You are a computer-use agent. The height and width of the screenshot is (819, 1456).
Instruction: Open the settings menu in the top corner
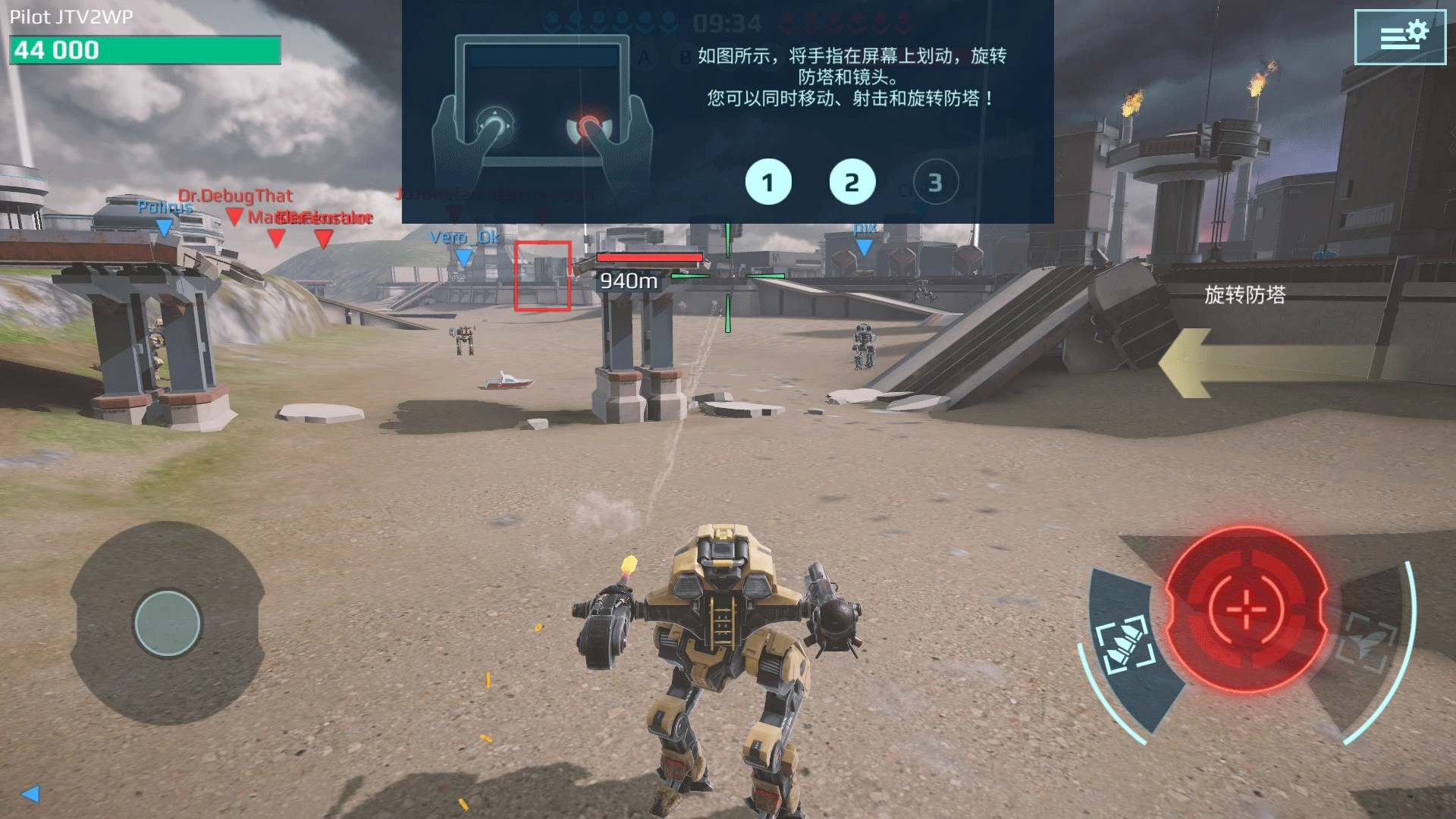1400,36
